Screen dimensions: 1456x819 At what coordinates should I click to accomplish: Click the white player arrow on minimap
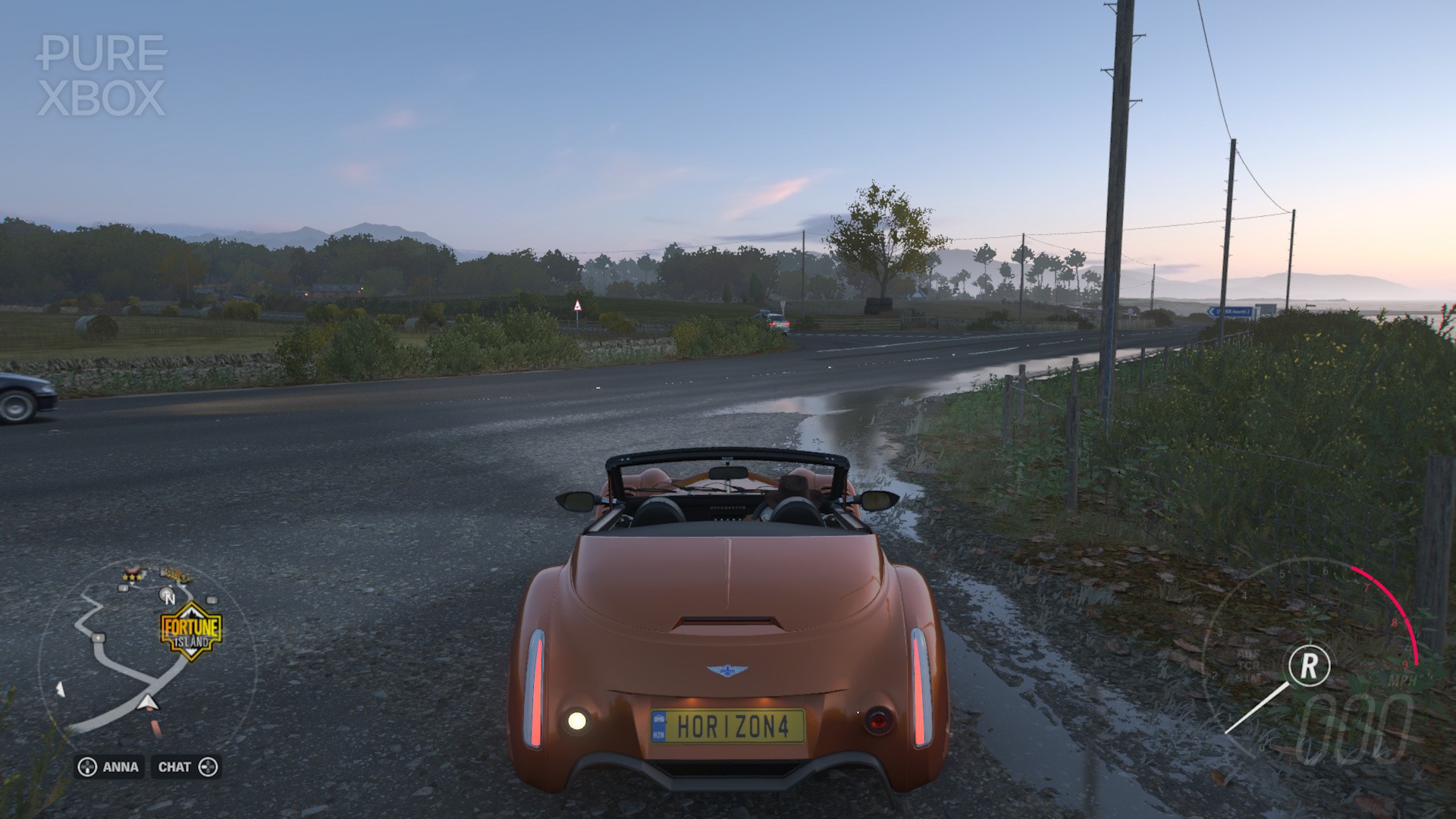148,702
